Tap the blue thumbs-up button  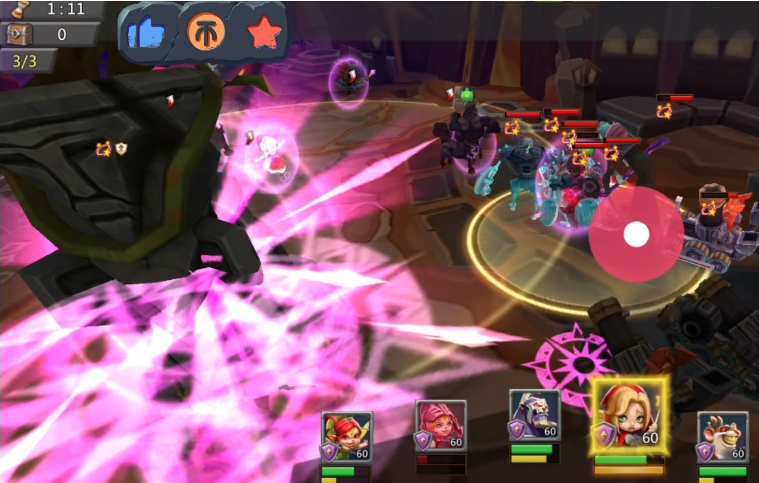point(148,34)
